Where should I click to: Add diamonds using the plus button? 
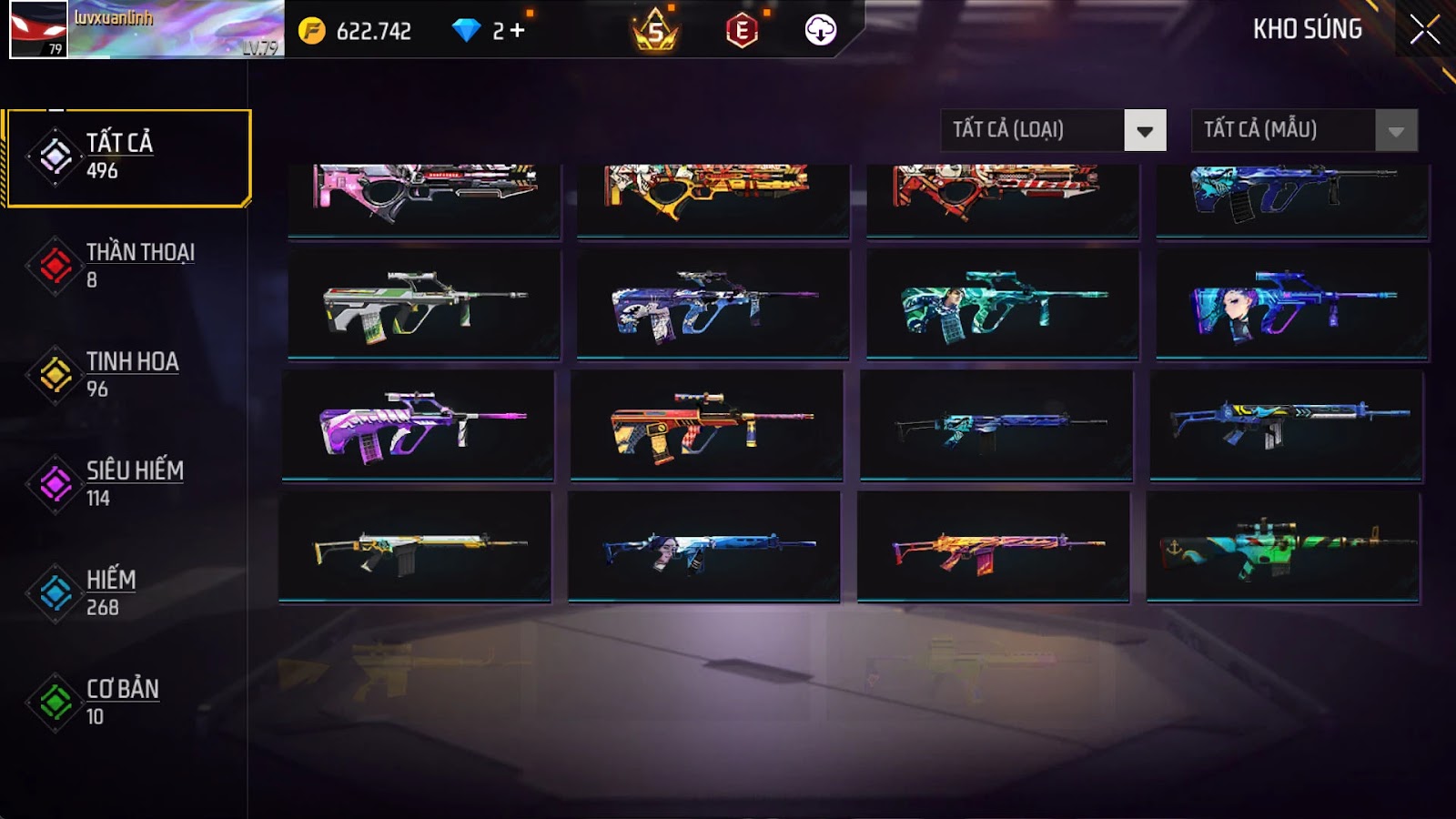[517, 31]
